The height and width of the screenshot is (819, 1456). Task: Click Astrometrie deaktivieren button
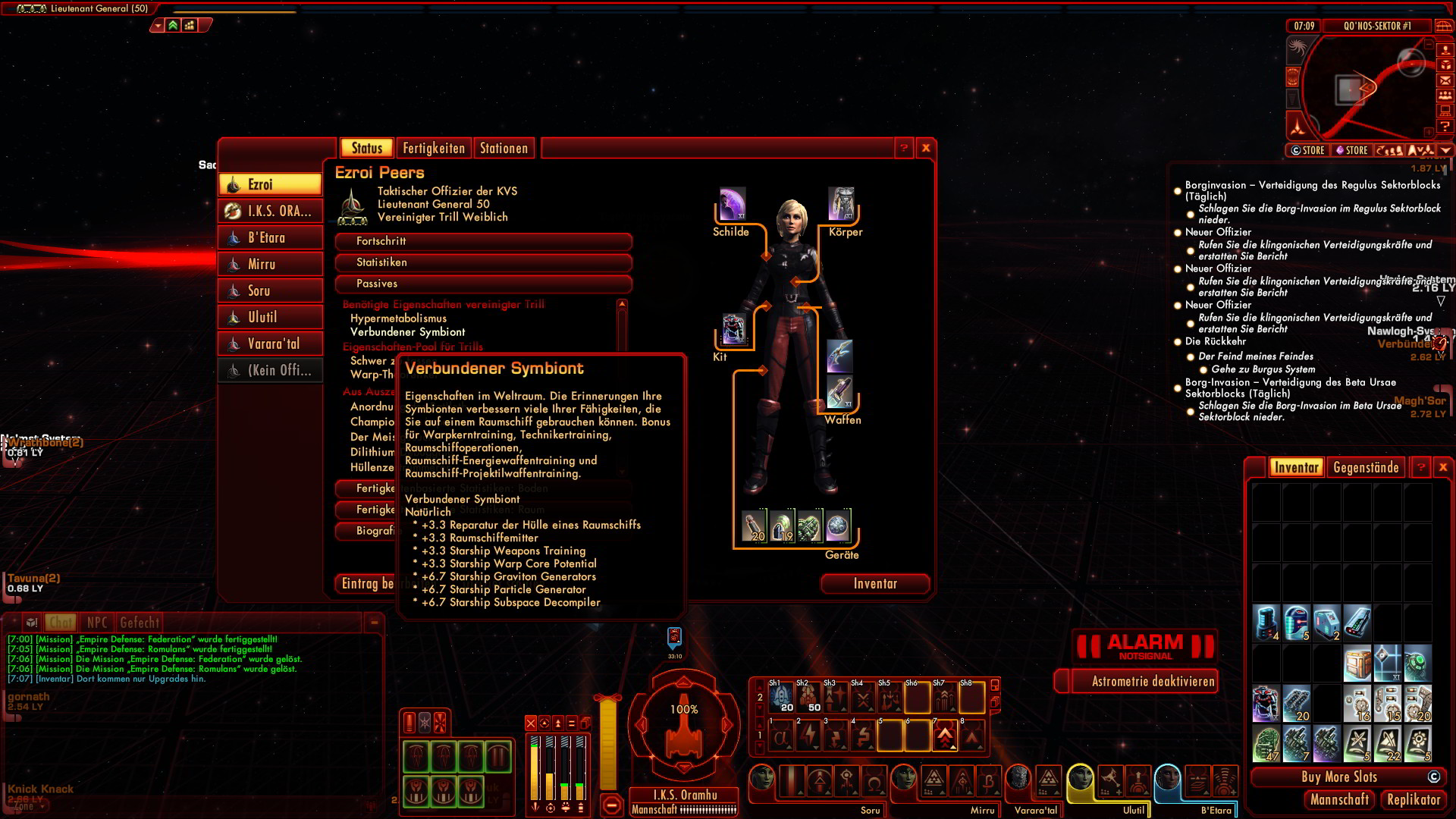[1153, 682]
